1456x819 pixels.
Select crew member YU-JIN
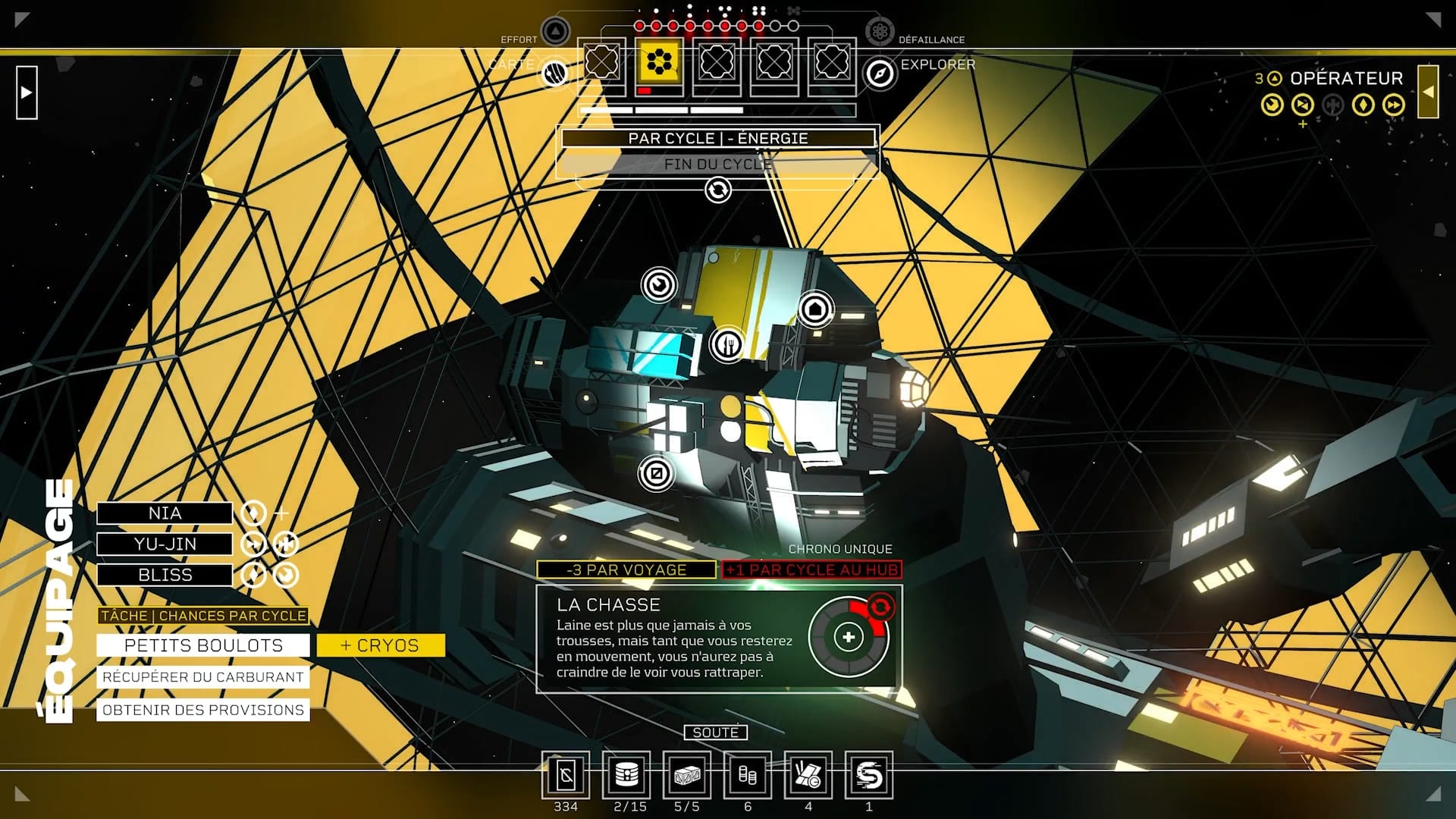pos(165,544)
